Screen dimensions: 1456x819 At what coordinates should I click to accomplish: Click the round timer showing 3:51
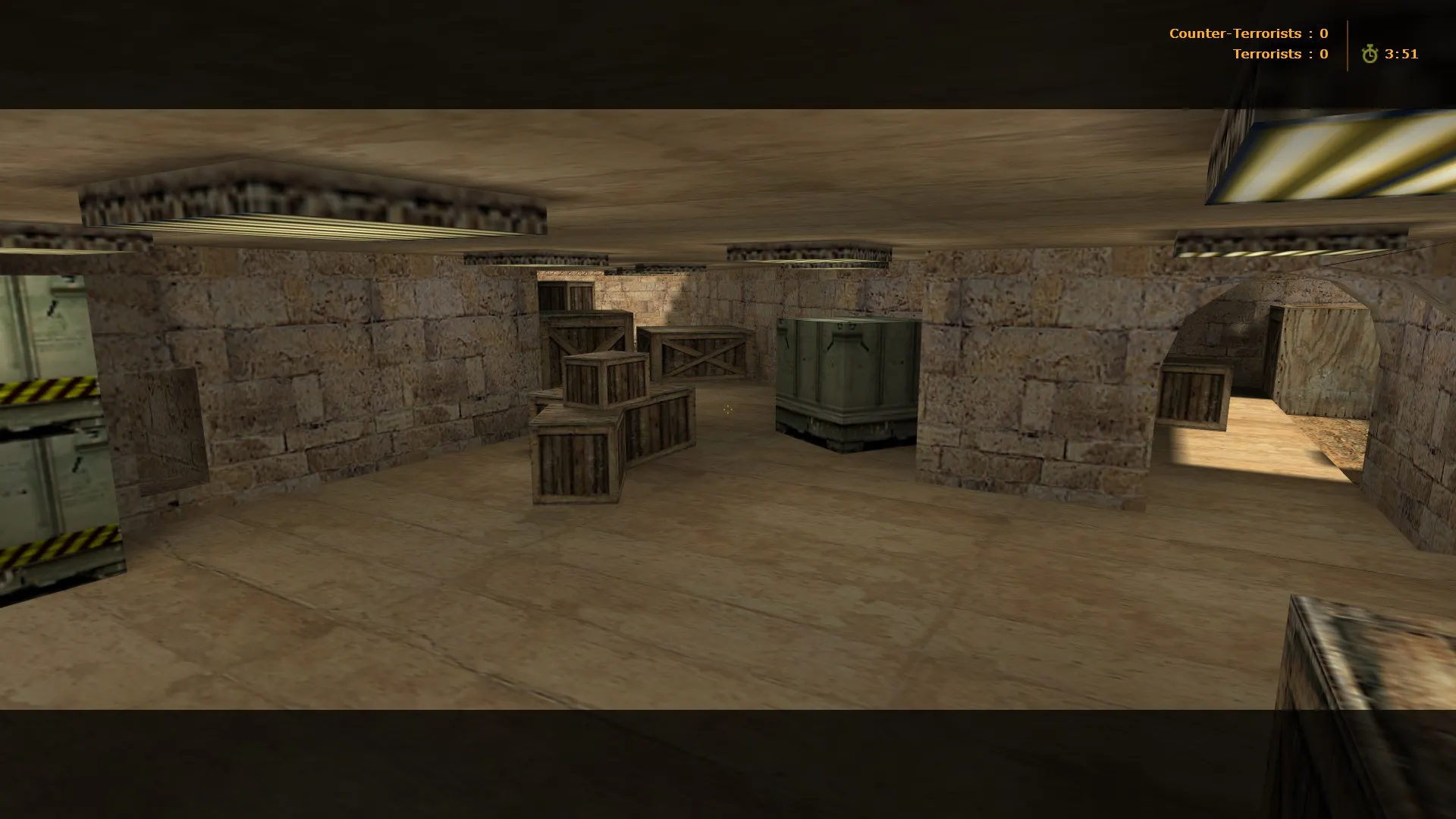pos(1402,54)
